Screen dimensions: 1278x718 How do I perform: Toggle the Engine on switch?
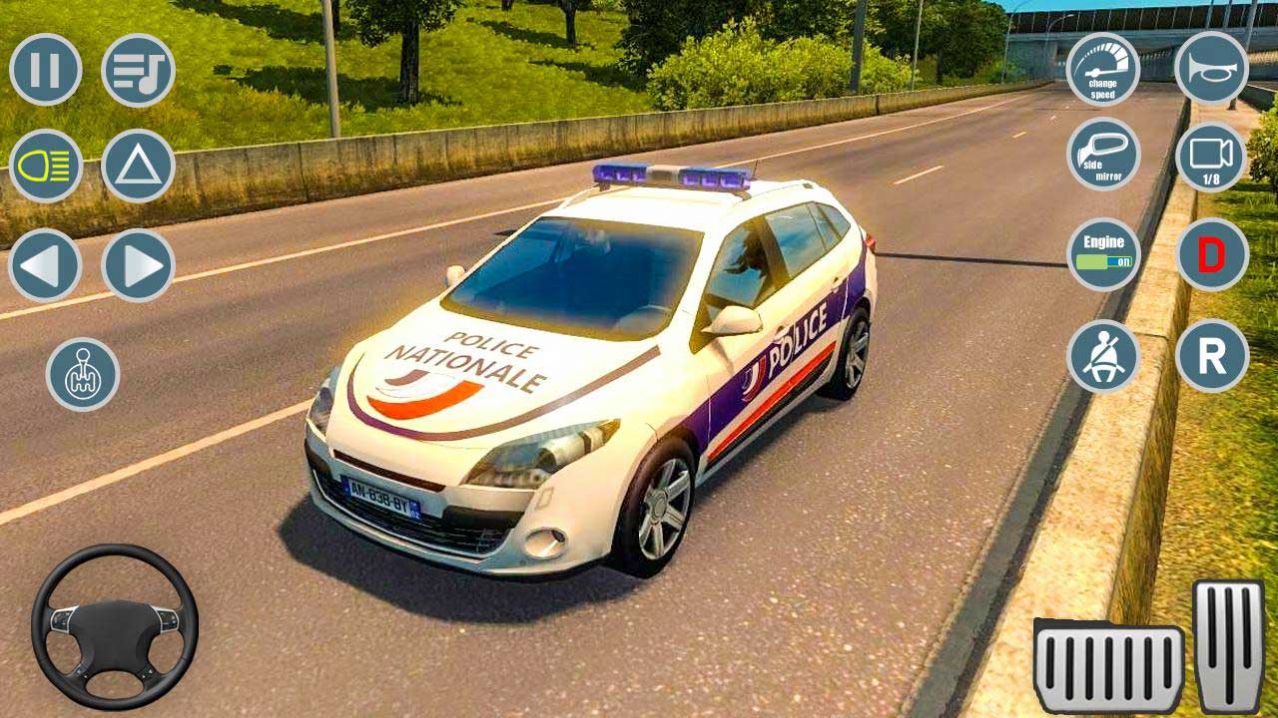[x=1103, y=254]
